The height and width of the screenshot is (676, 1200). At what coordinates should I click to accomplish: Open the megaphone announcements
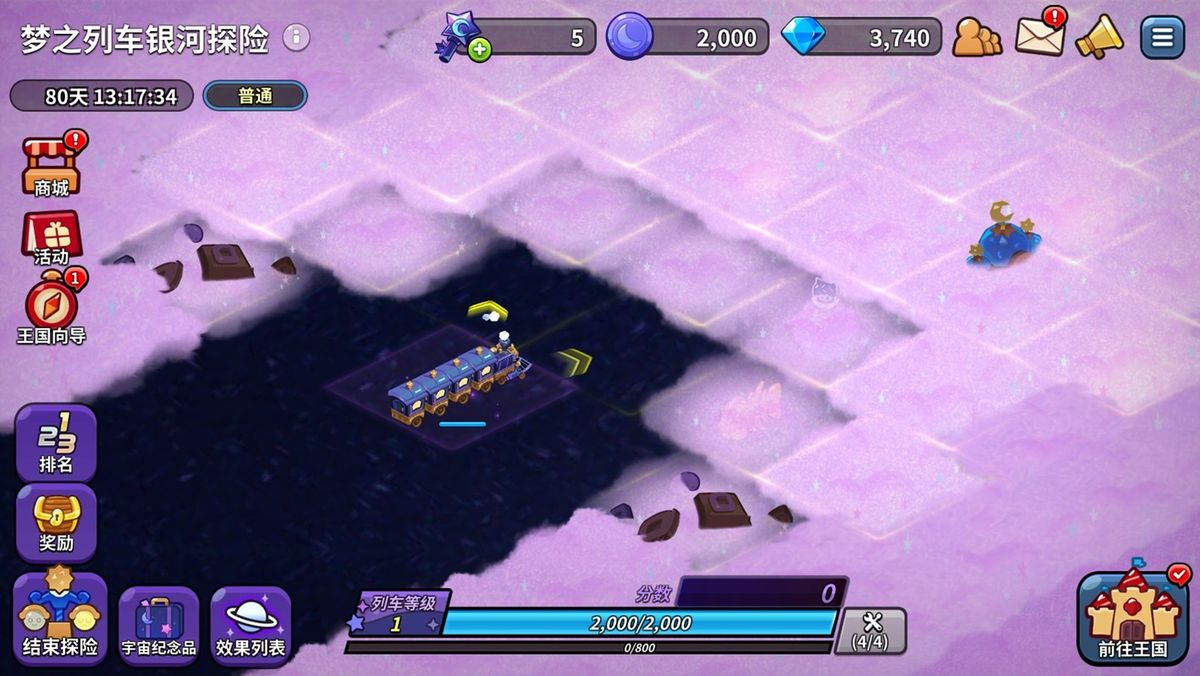coord(1098,38)
